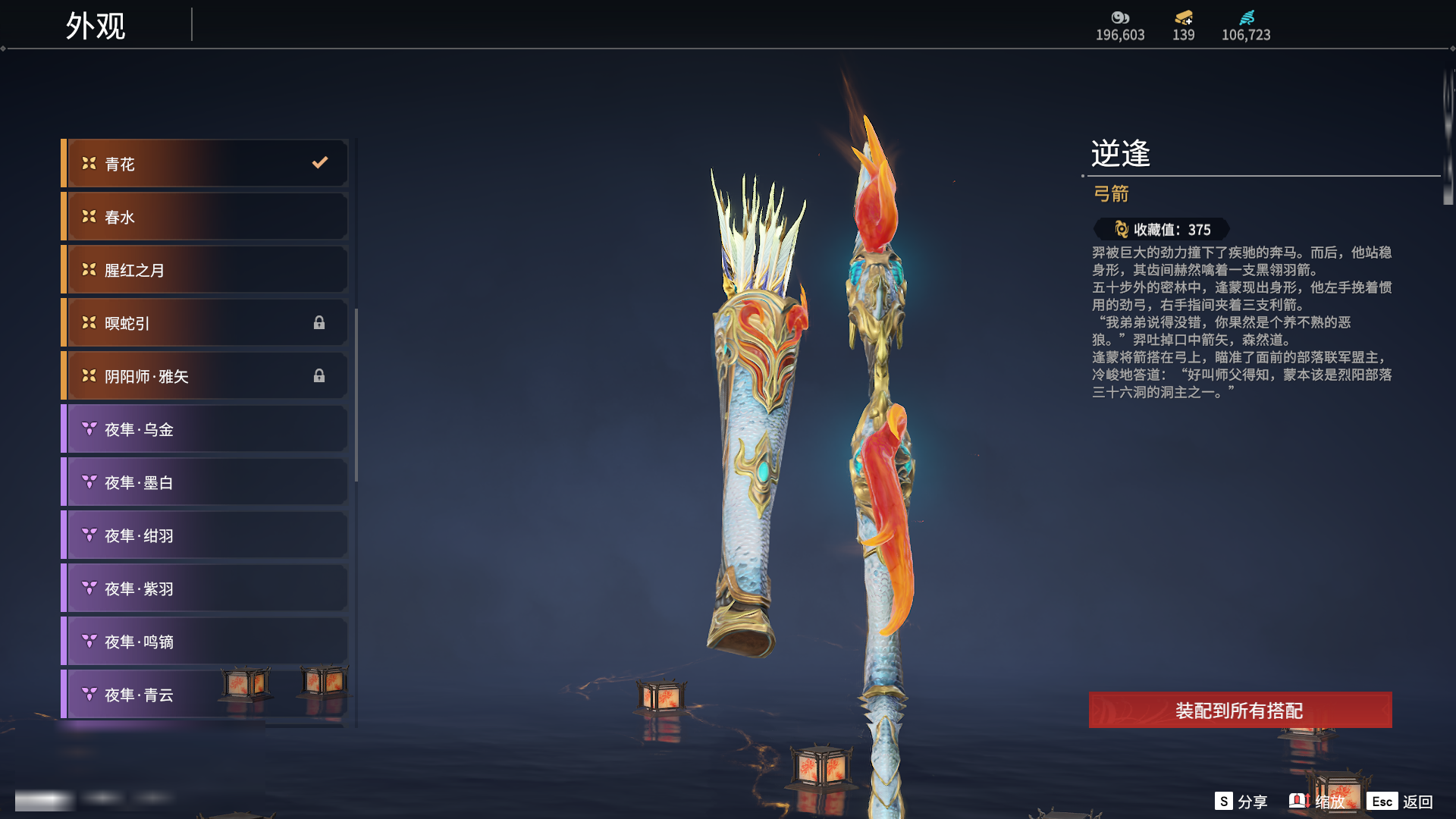Select the locked 暝蛇引 skin
This screenshot has height=819, width=1456.
click(205, 323)
